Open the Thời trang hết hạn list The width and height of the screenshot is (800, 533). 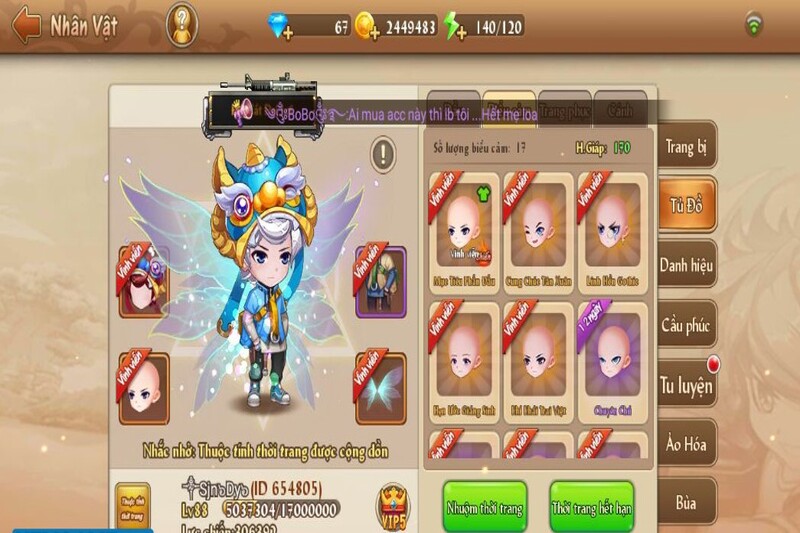[591, 507]
